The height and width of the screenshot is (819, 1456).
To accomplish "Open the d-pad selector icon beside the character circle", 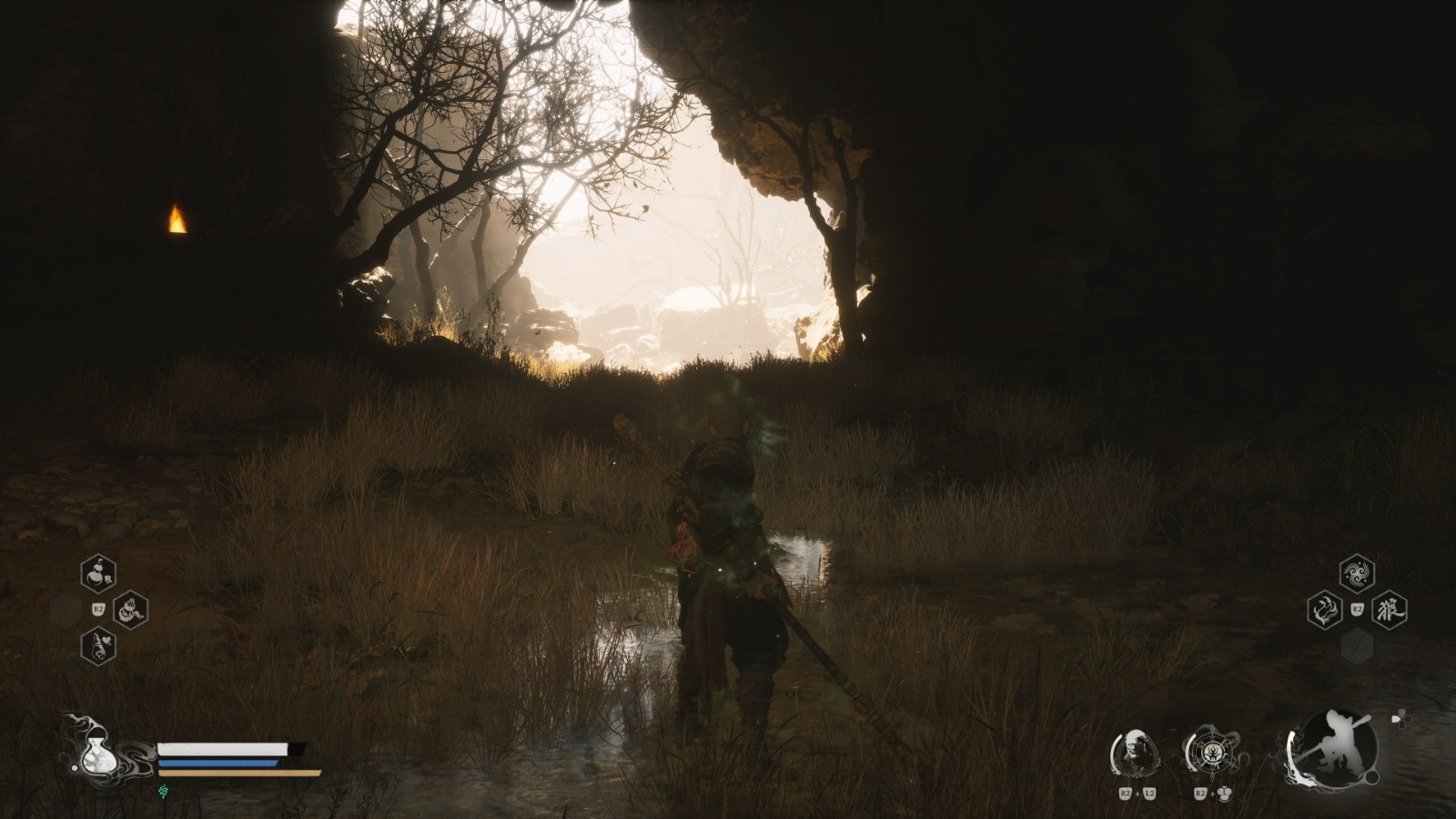I will pyautogui.click(x=1401, y=718).
